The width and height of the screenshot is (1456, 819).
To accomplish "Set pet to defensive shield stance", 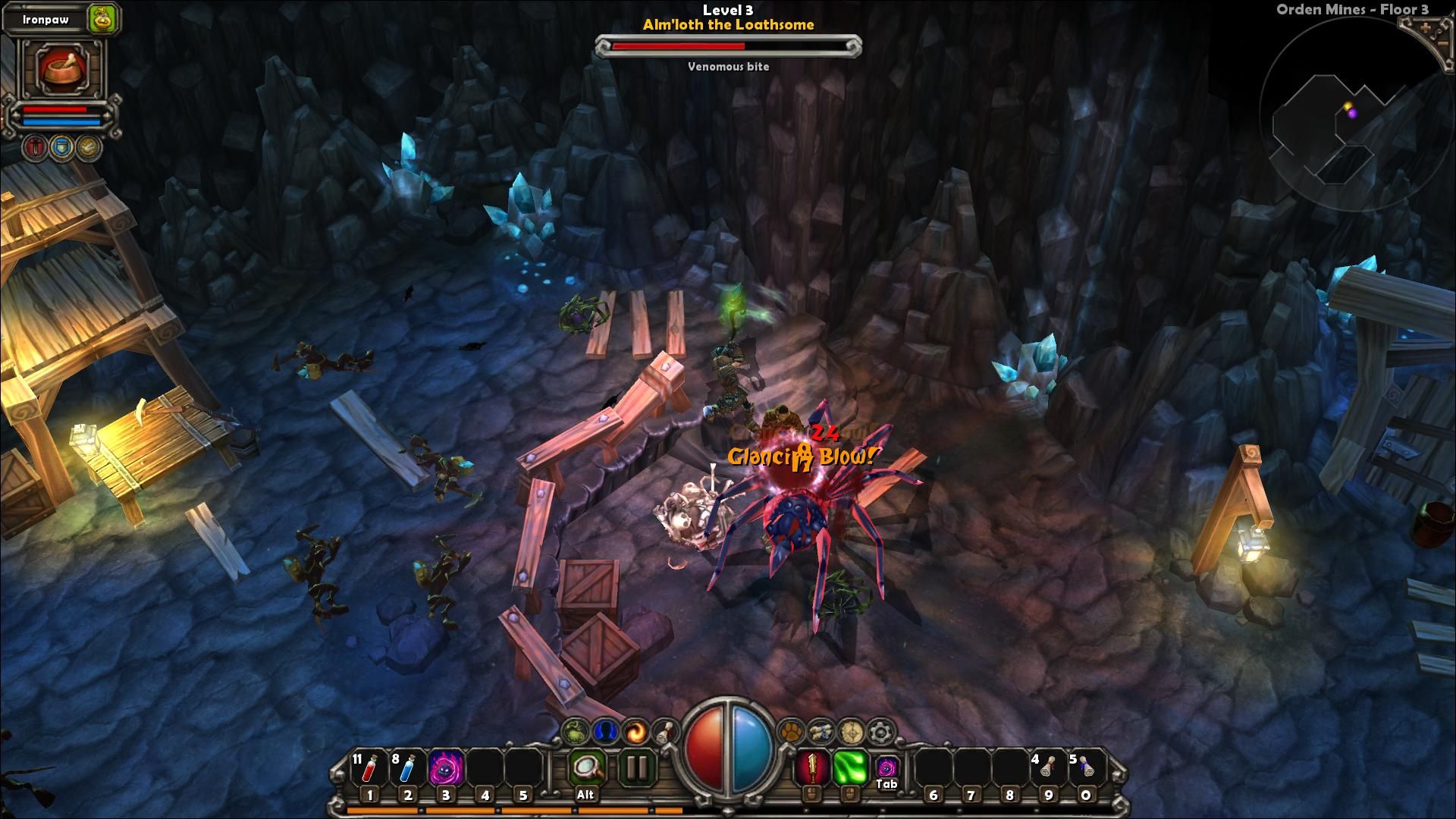I will [61, 146].
